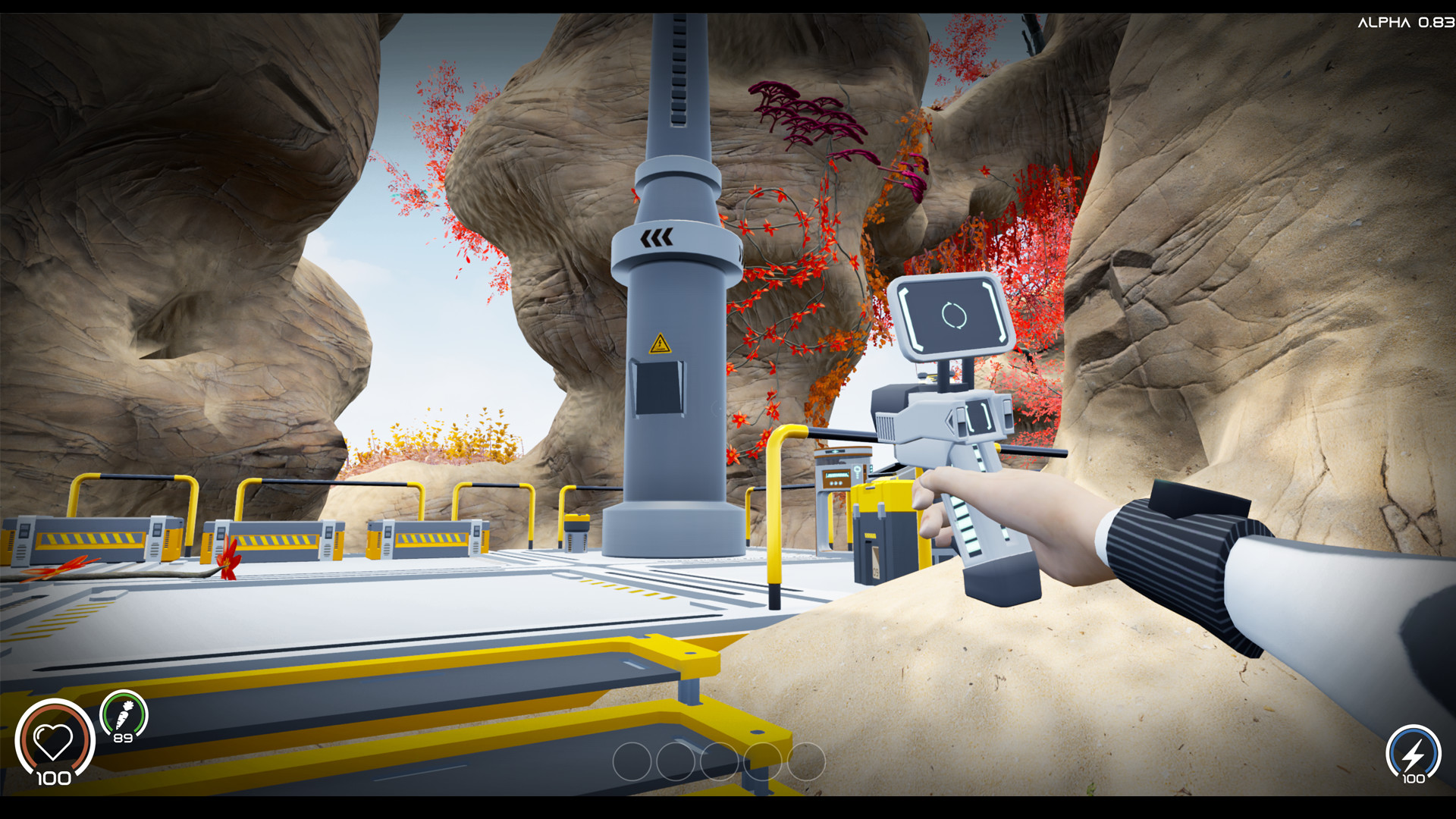The image size is (1456, 819).
Task: Select the handheld scanner tool's side arrow icon
Action: pyautogui.click(x=949, y=419)
